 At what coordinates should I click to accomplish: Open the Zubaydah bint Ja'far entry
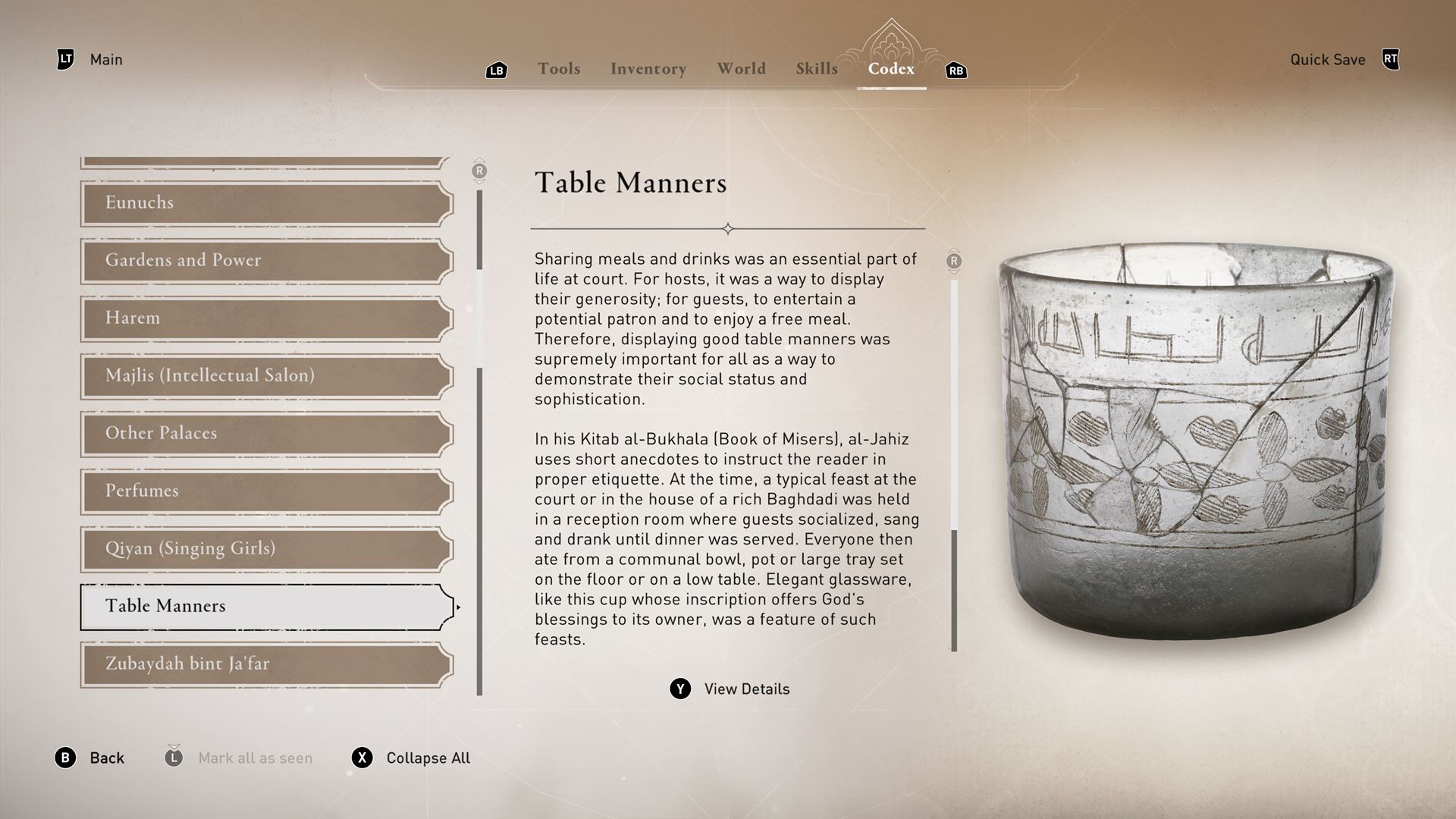(x=265, y=664)
